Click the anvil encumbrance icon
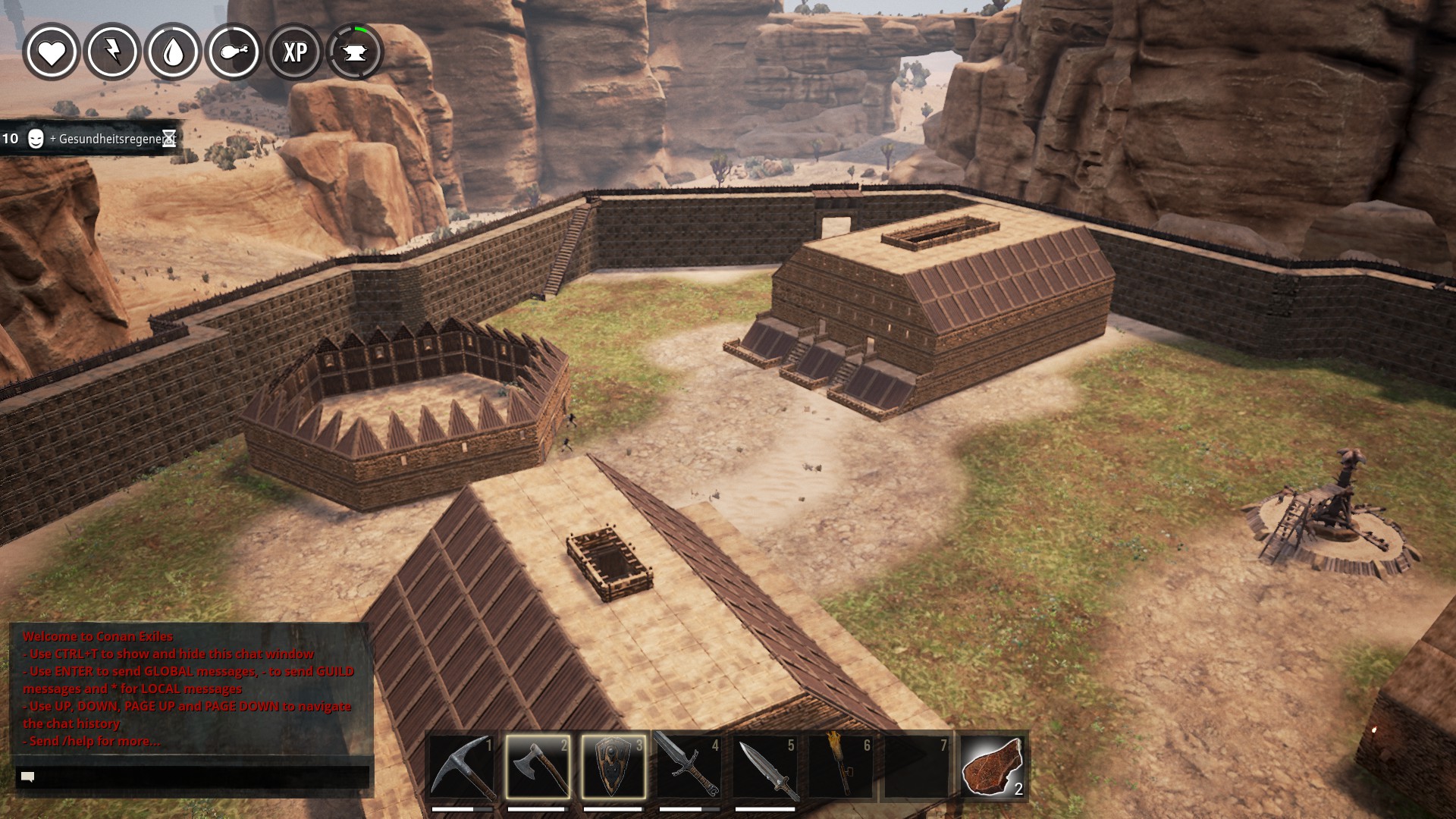The image size is (1456, 819). point(355,52)
